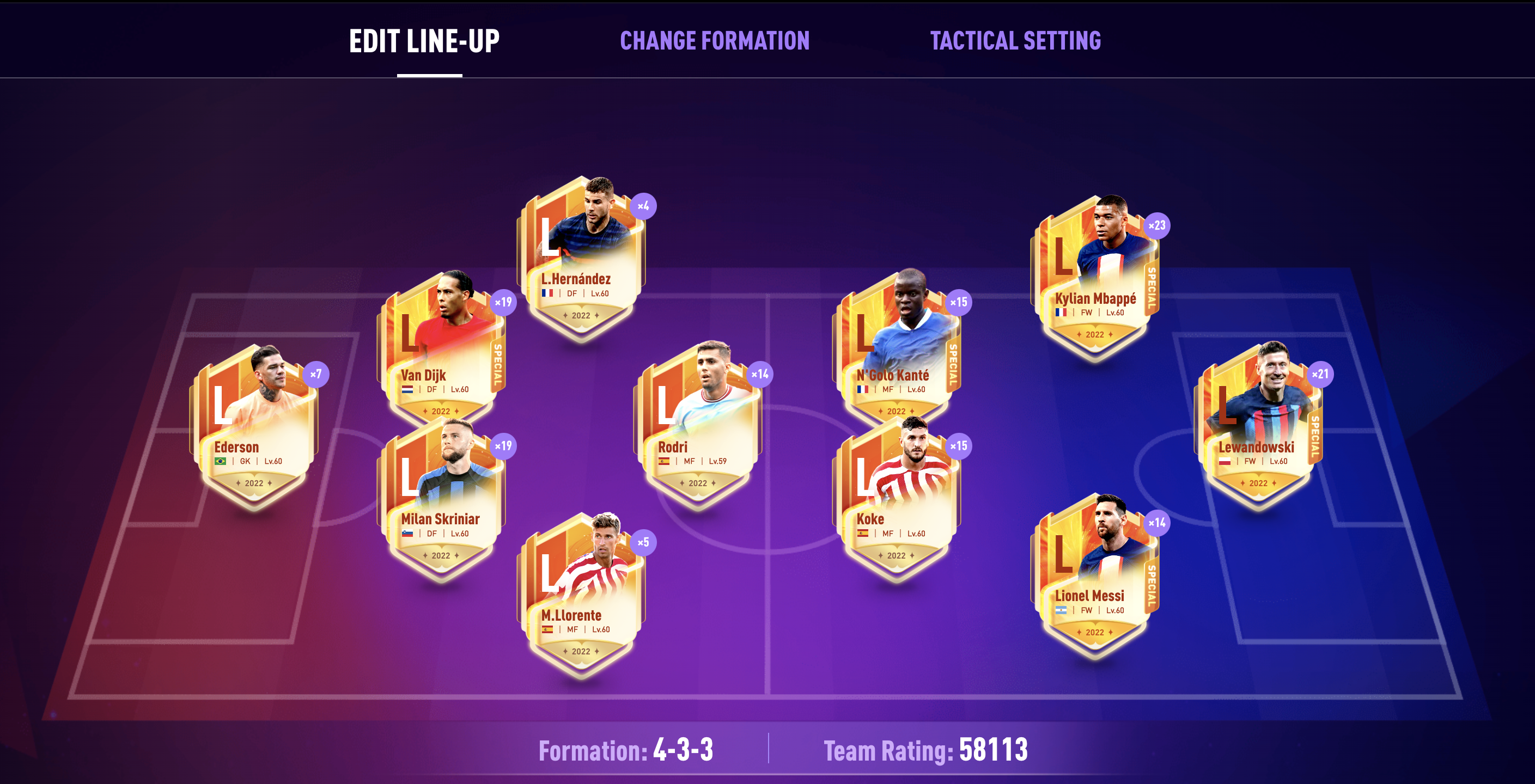The image size is (1535, 784).
Task: Select the Rodri midfielder card
Action: pyautogui.click(x=698, y=429)
